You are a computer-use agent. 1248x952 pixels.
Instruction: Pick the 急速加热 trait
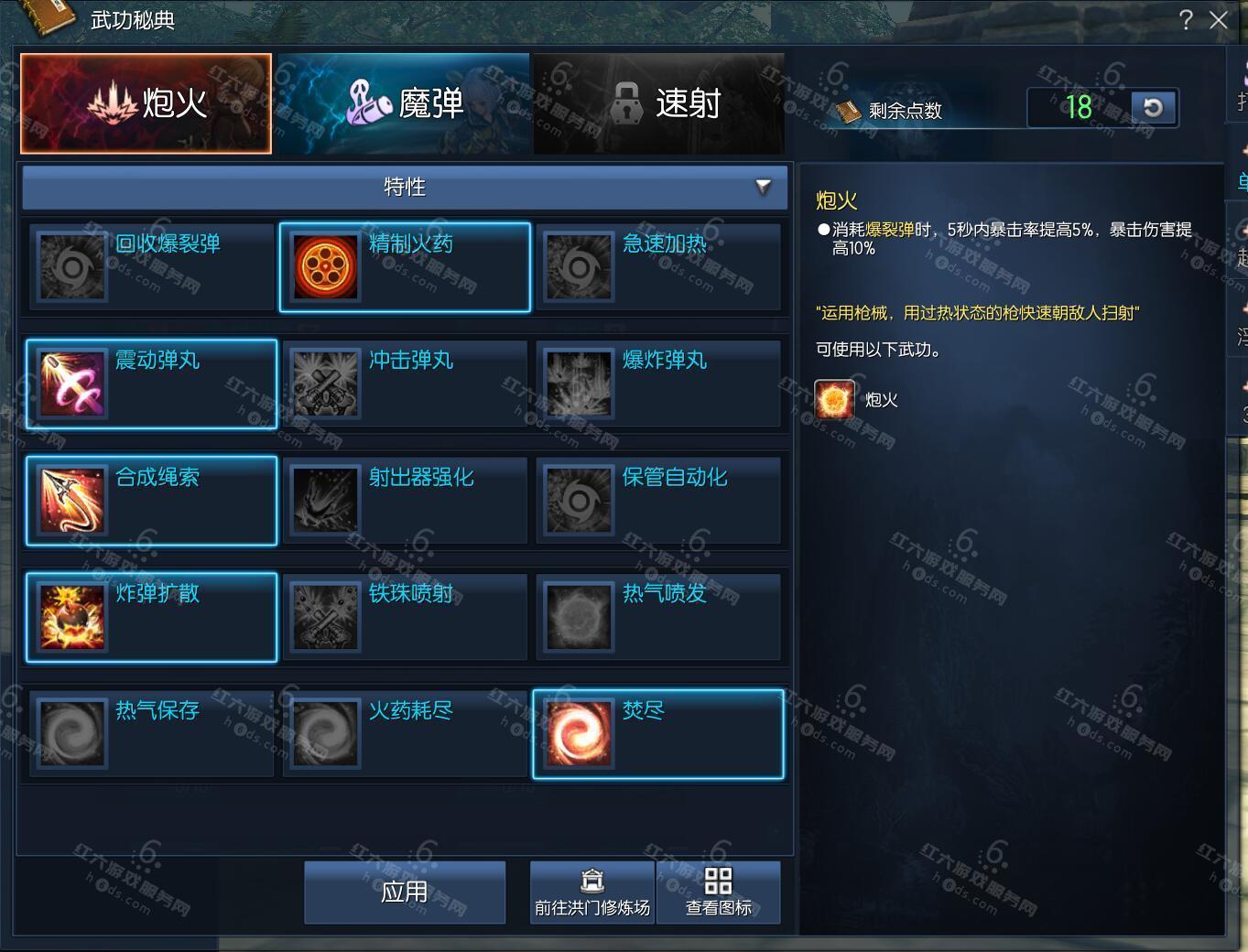click(x=658, y=266)
